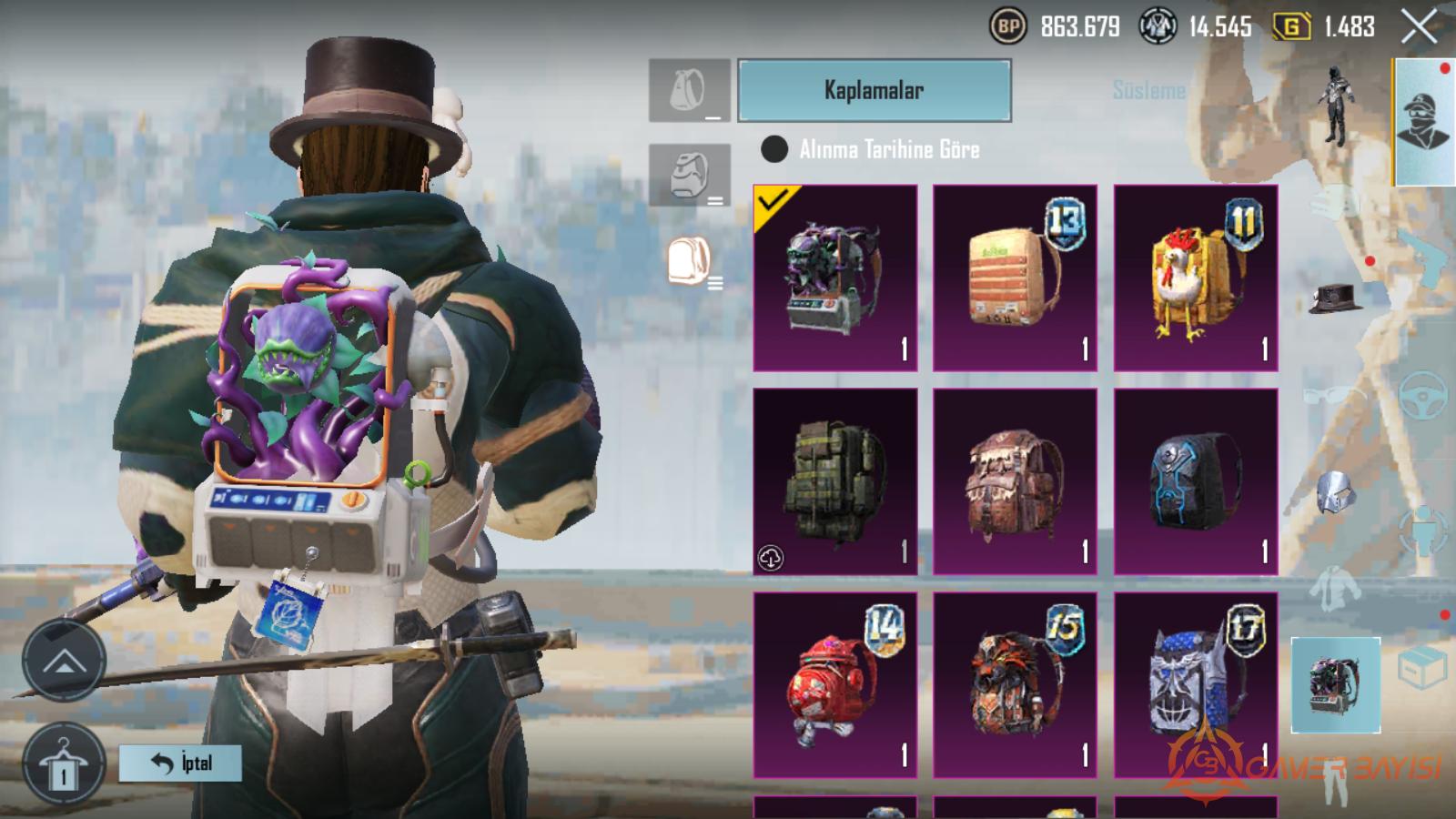Filter by level two backpack icon
This screenshot has width=1456, height=819.
point(689,175)
